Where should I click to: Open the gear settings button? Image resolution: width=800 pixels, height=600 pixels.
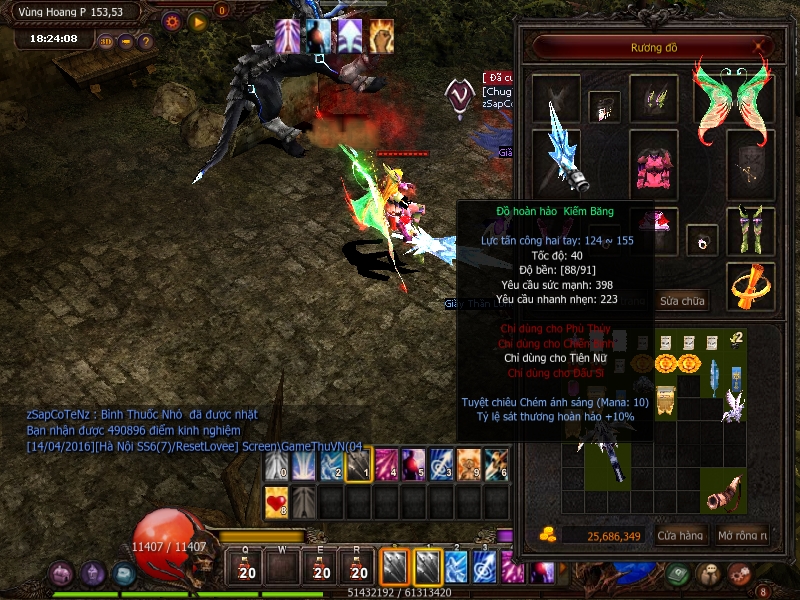pos(172,21)
